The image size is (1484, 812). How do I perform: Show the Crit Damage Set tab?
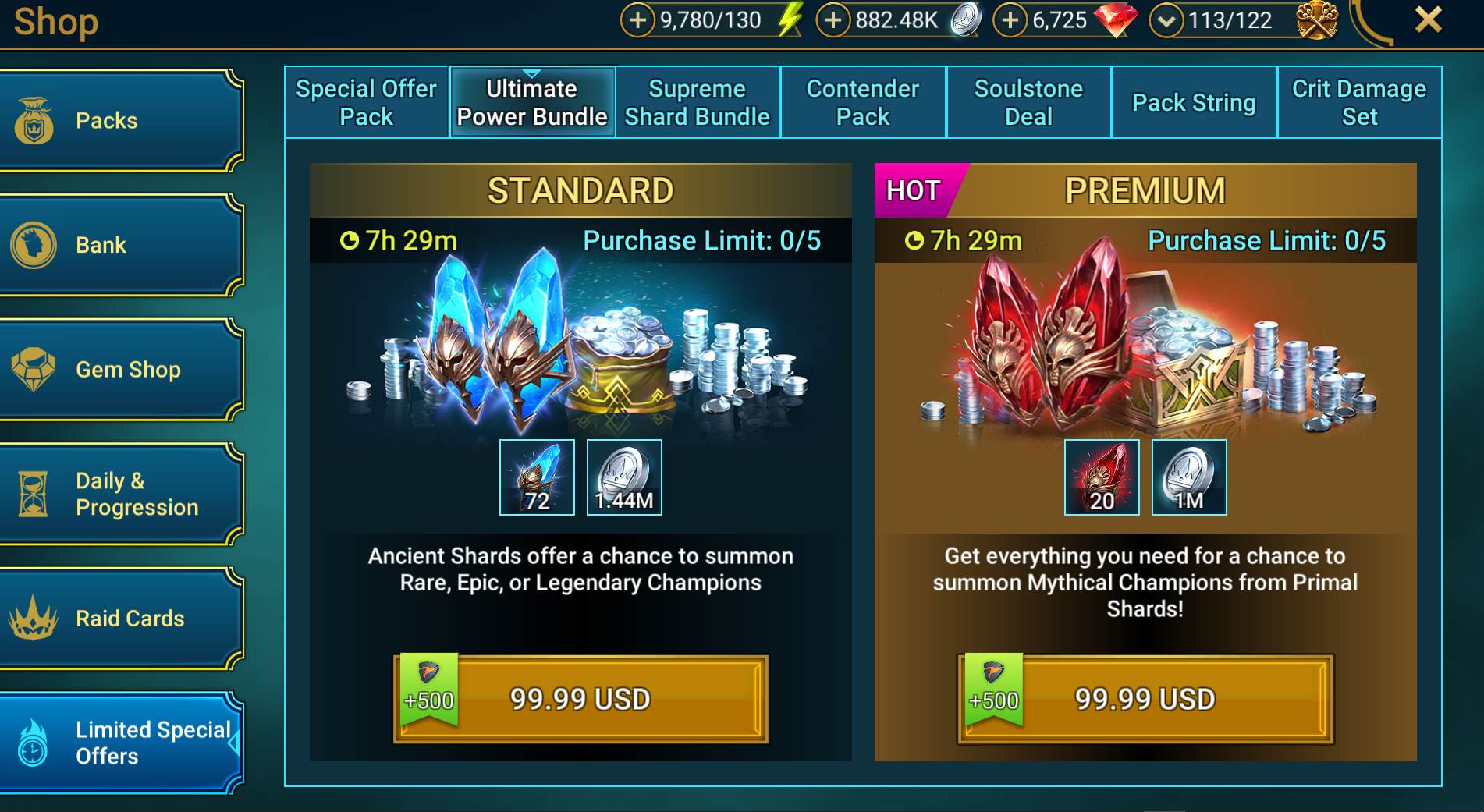1359,102
